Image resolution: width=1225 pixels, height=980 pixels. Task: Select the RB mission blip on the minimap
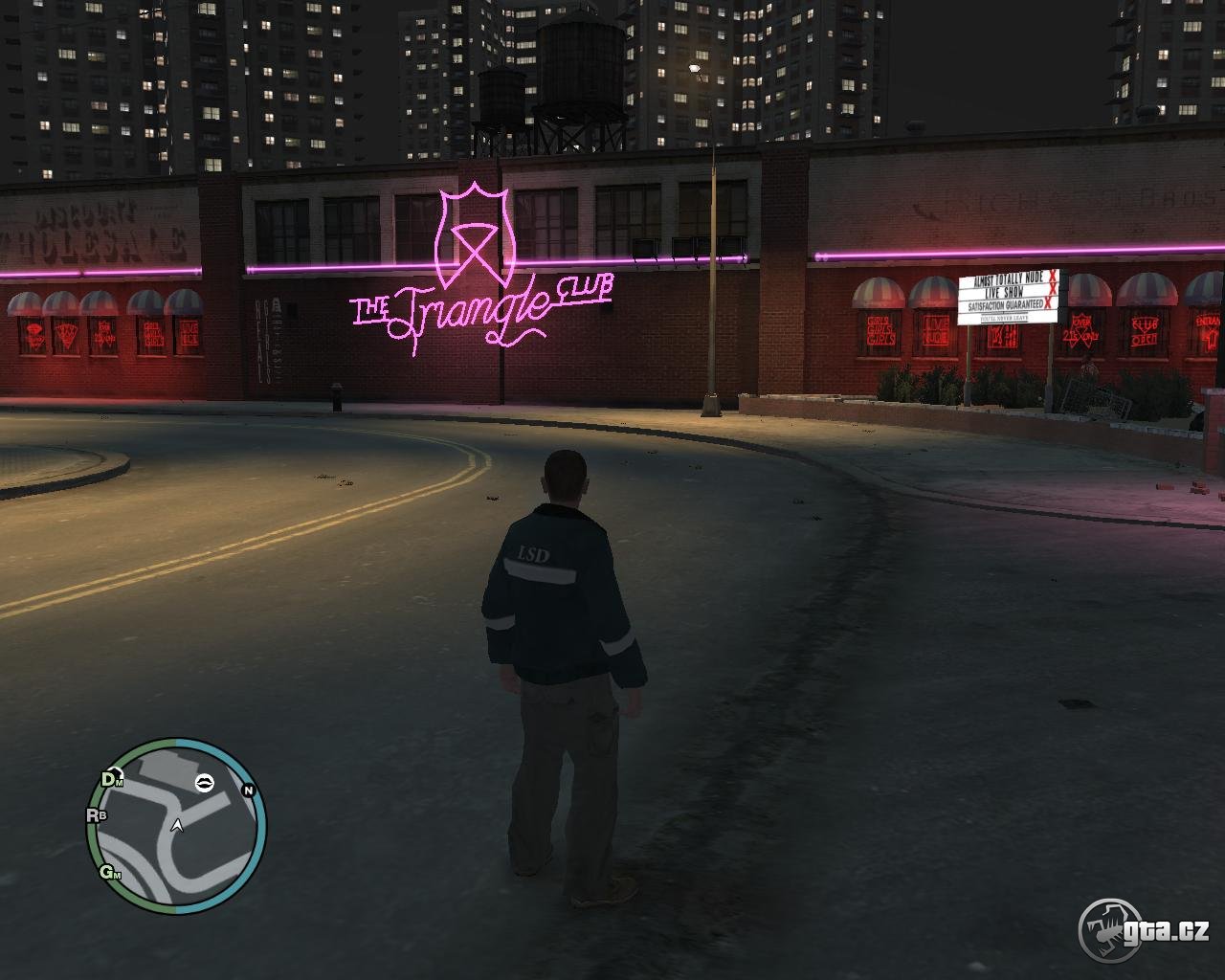coord(97,815)
